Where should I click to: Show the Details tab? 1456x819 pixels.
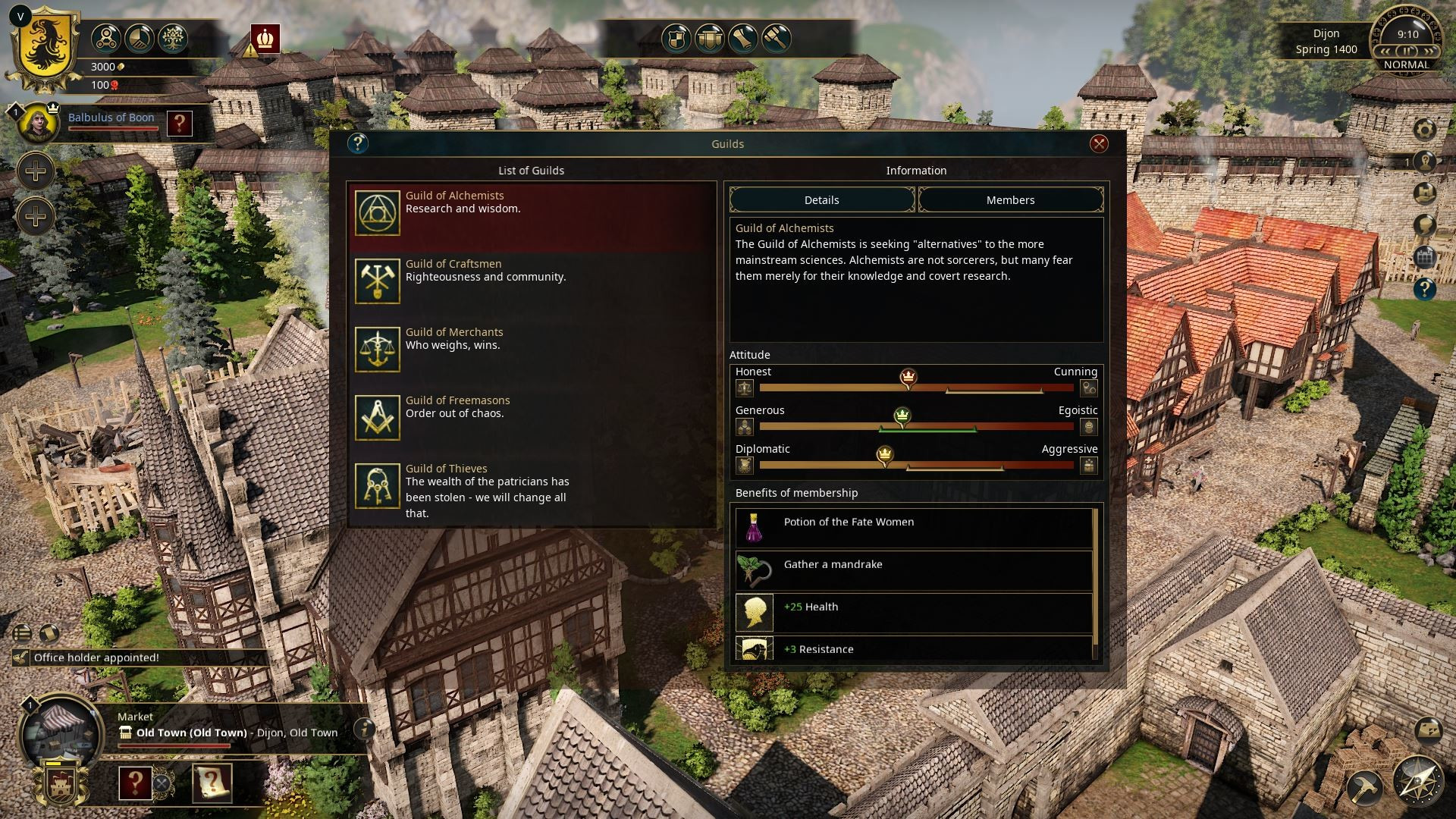point(821,200)
